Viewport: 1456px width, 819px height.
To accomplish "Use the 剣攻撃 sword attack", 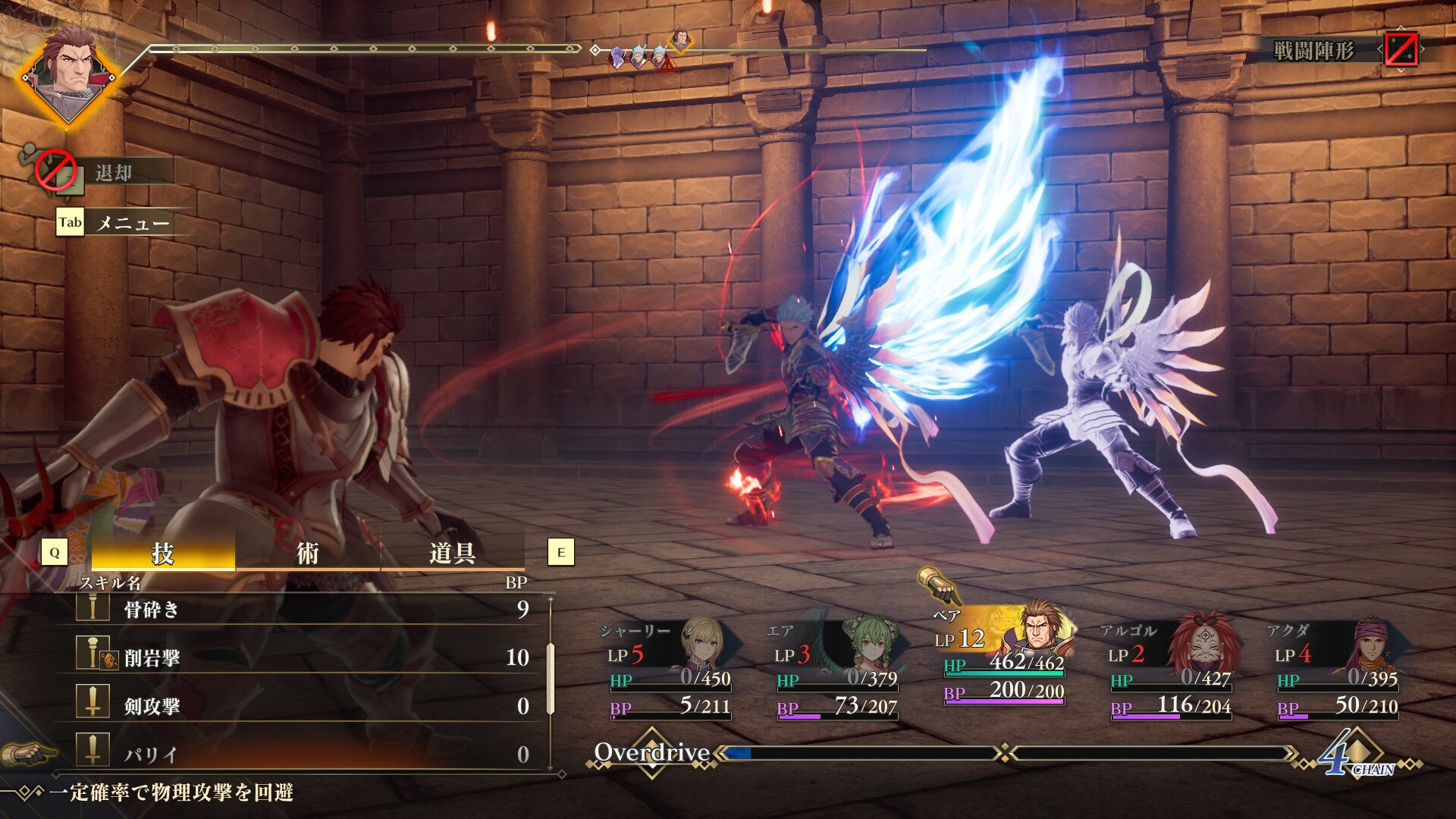I will coord(303,706).
